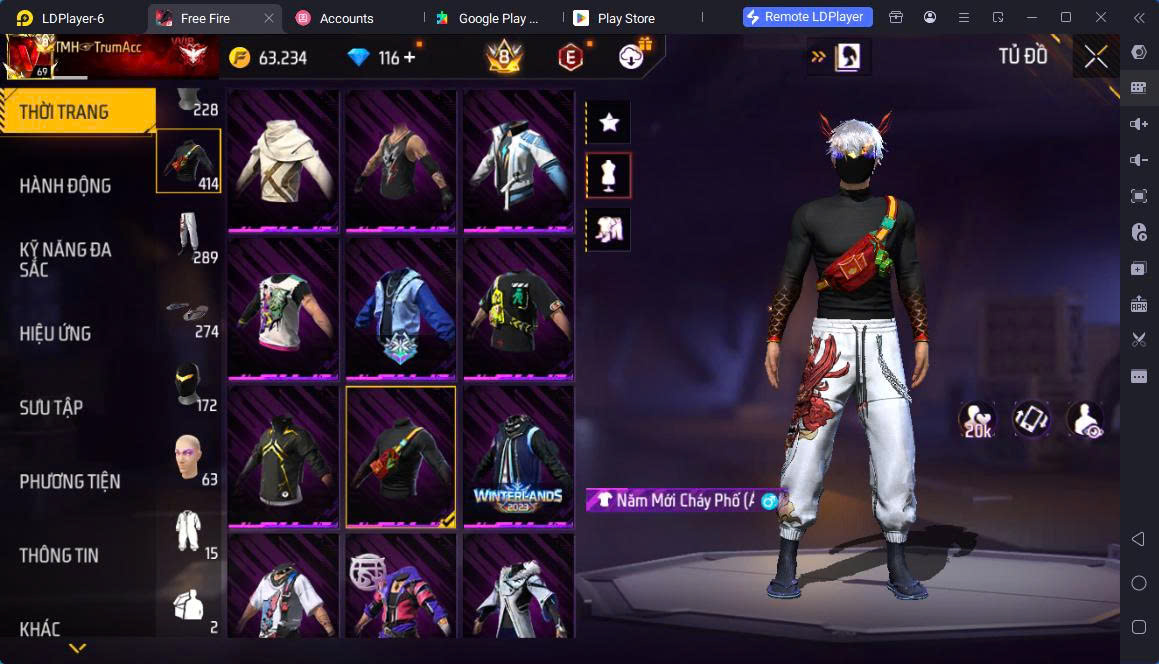Show the THÔNG TIN menu
The width and height of the screenshot is (1159, 664).
point(59,555)
